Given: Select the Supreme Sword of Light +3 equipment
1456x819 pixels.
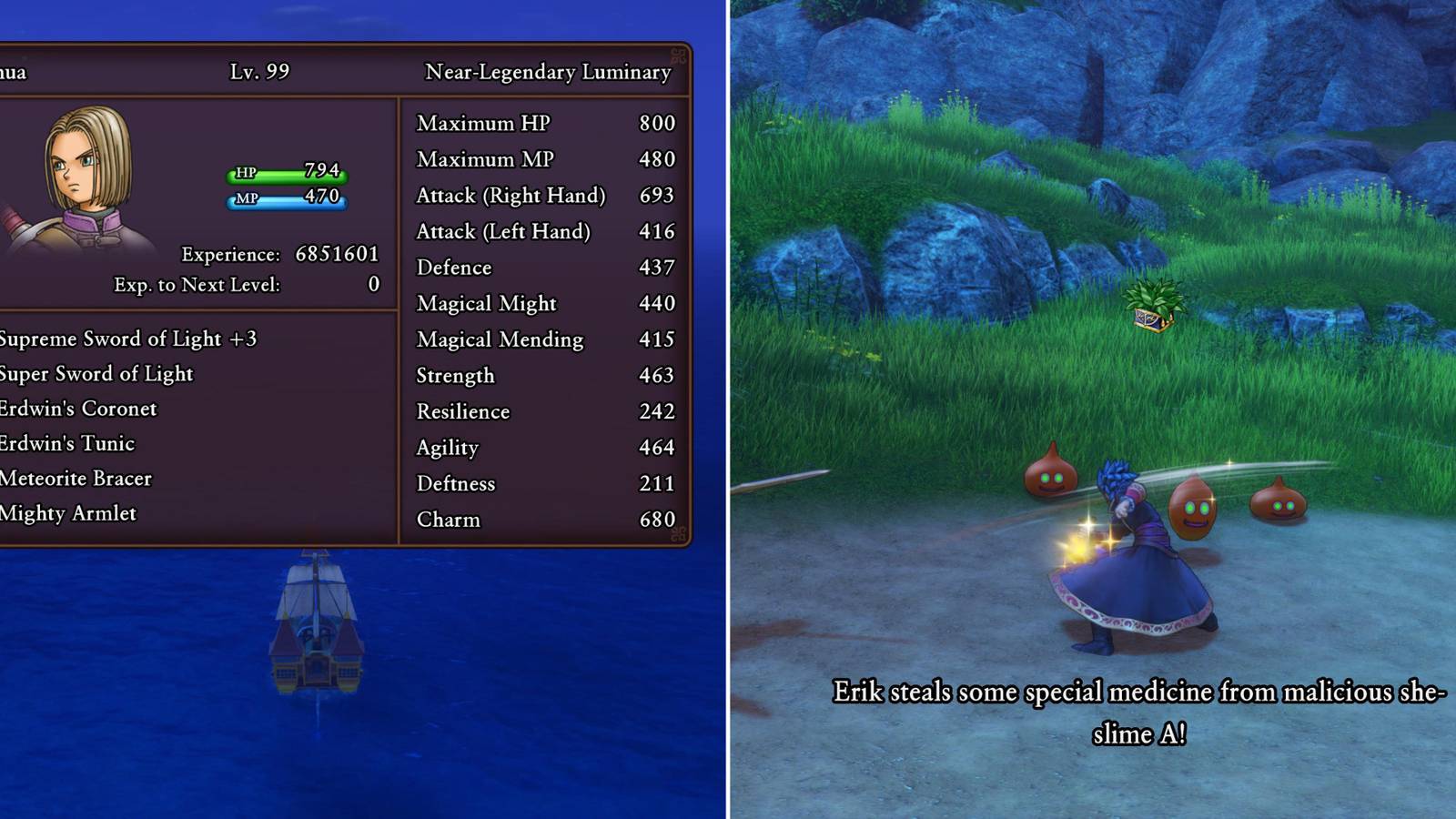Looking at the screenshot, I should point(127,339).
